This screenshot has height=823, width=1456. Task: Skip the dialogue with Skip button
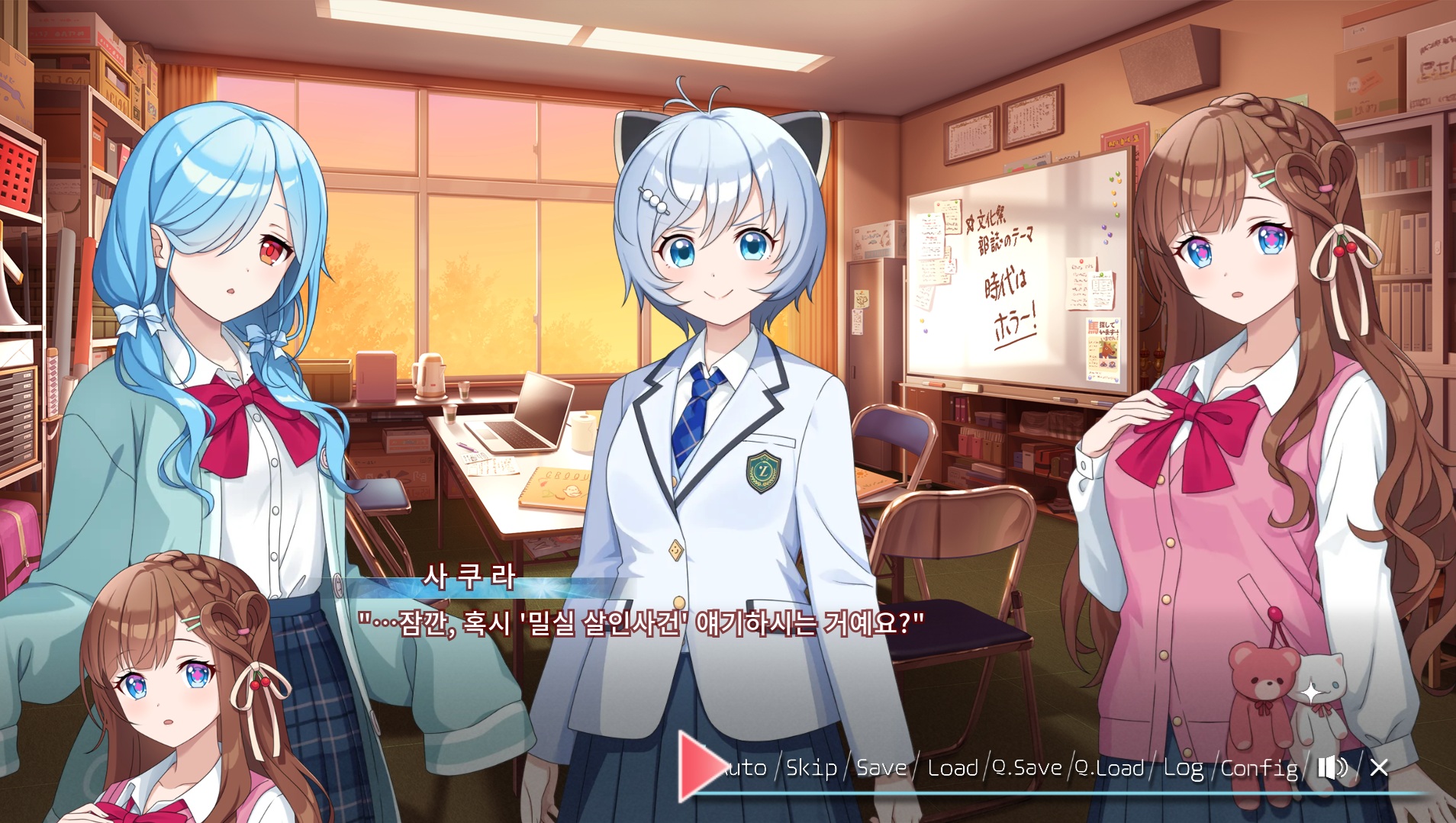811,767
